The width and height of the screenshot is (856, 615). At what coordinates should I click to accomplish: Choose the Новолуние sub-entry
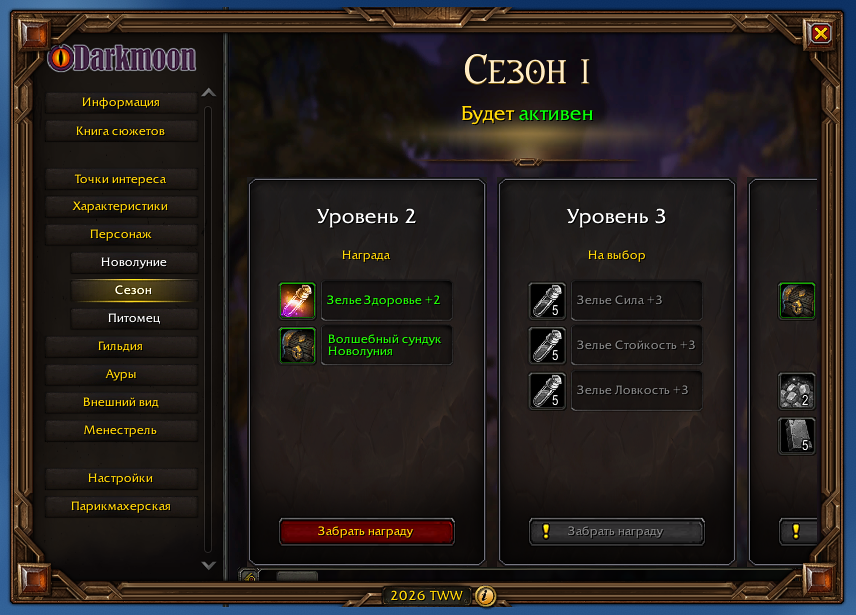click(134, 262)
